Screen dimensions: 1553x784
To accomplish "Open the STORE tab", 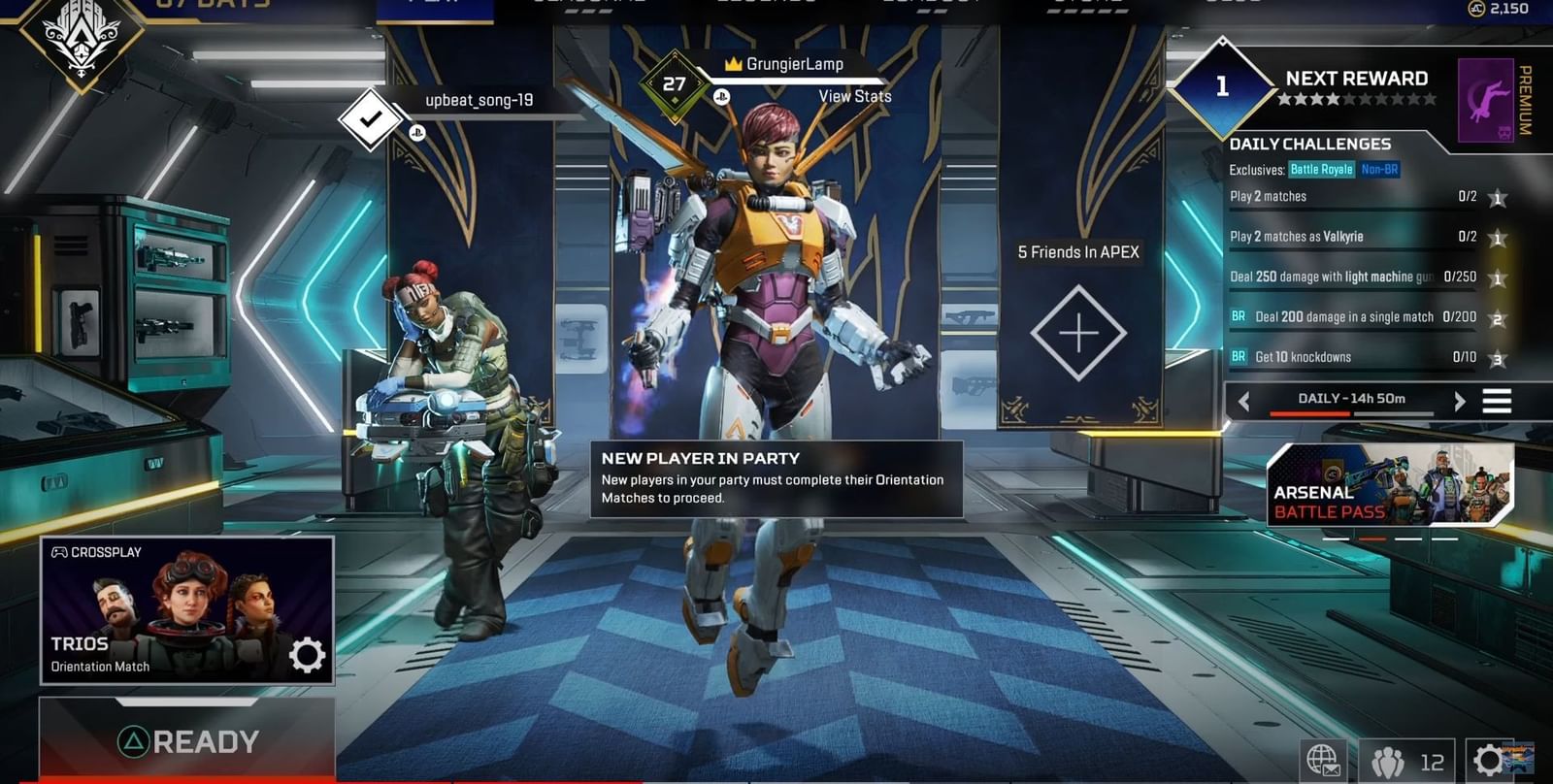I will [x=1087, y=5].
